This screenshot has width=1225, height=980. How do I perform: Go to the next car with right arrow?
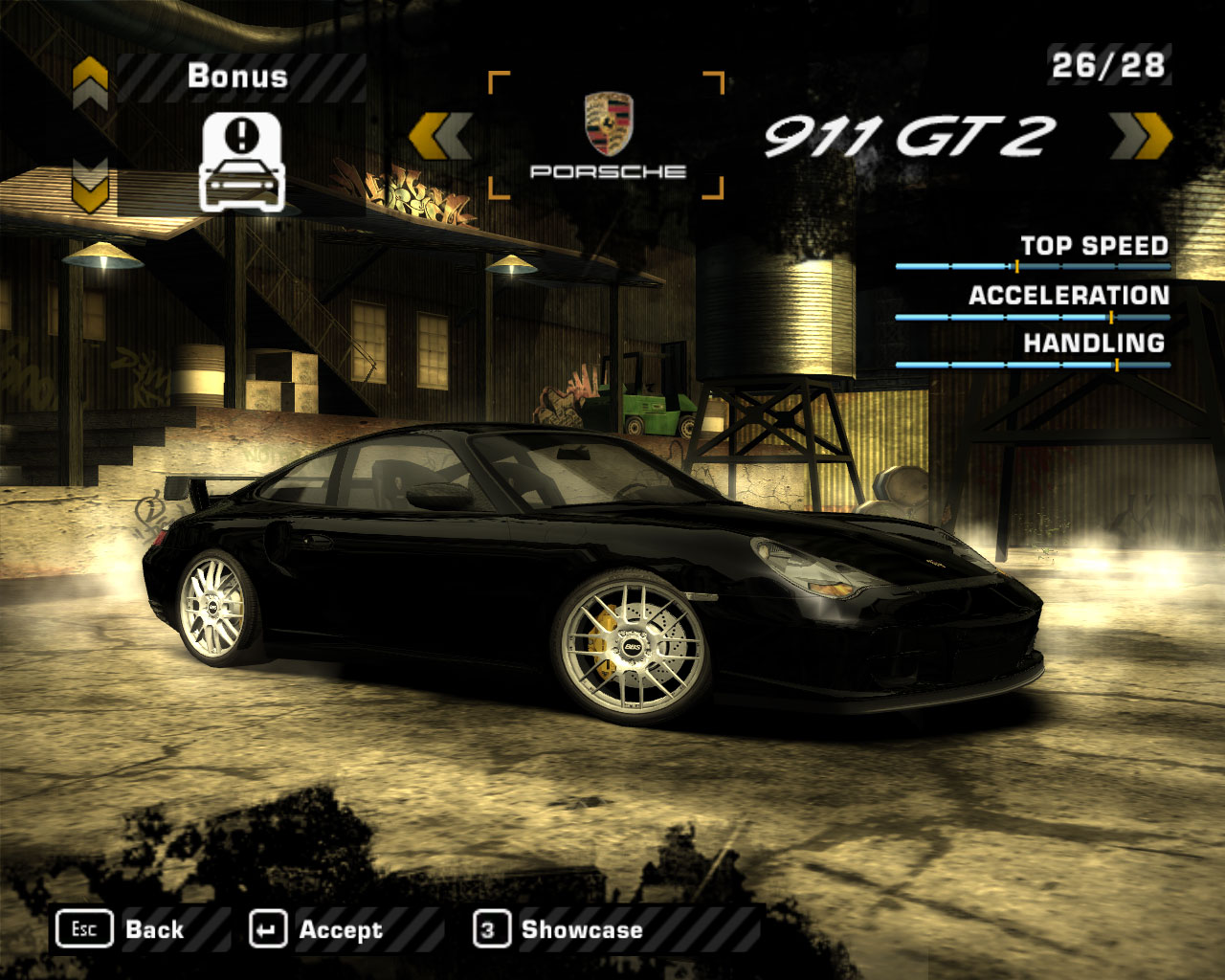(1142, 135)
